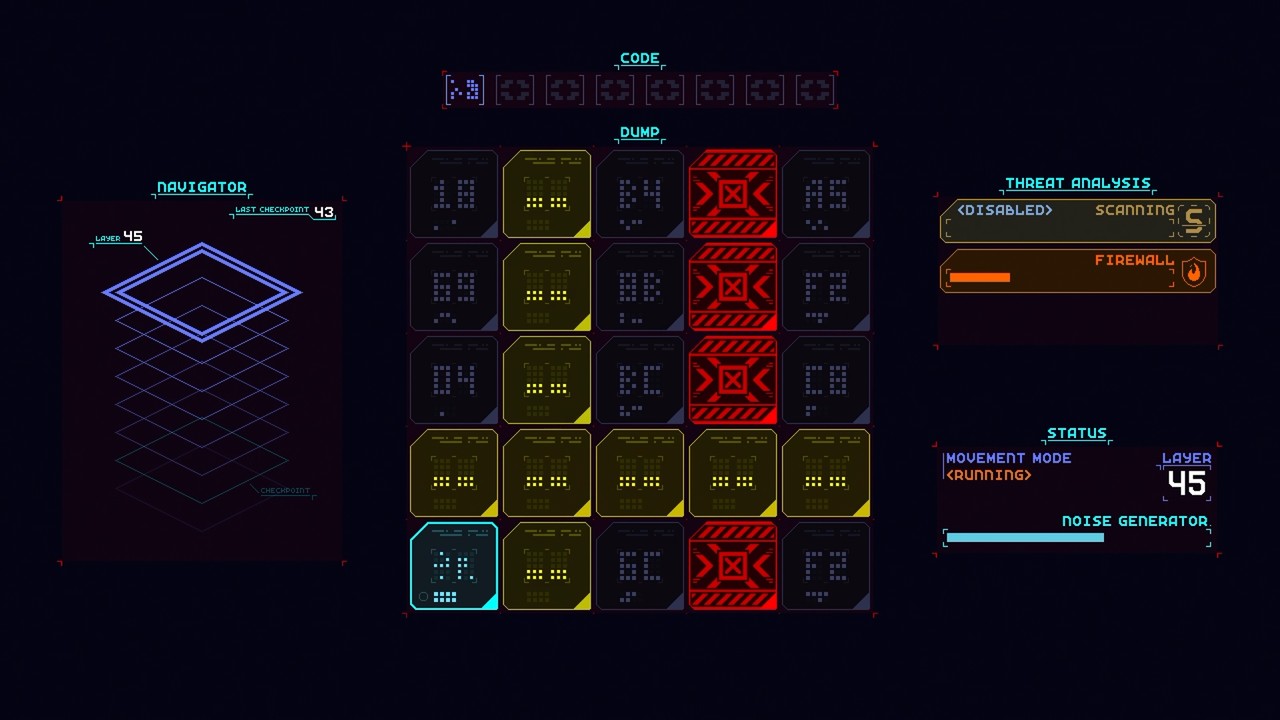The height and width of the screenshot is (720, 1280).
Task: Expand the STATUS panel header
Action: [x=1078, y=433]
